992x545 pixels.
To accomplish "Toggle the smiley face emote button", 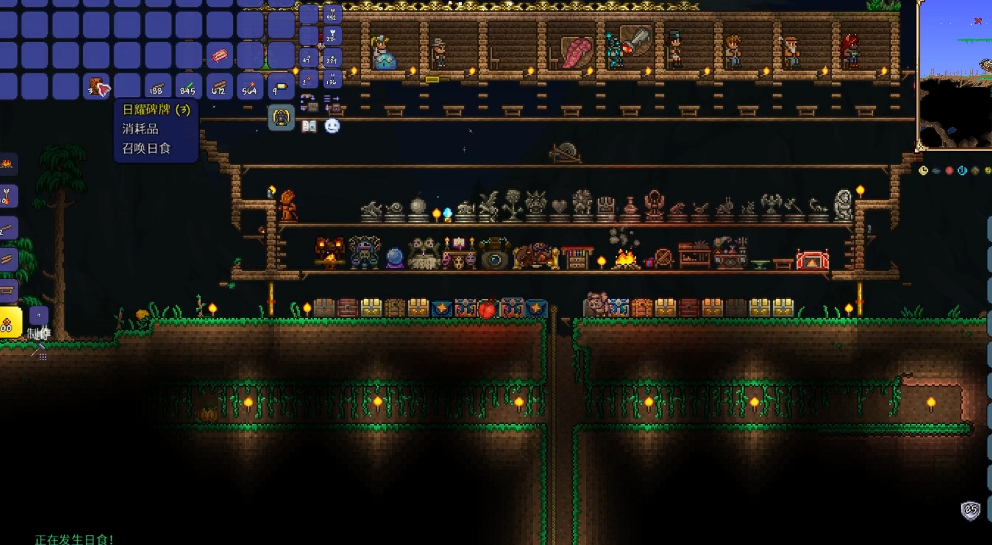I will [x=332, y=126].
